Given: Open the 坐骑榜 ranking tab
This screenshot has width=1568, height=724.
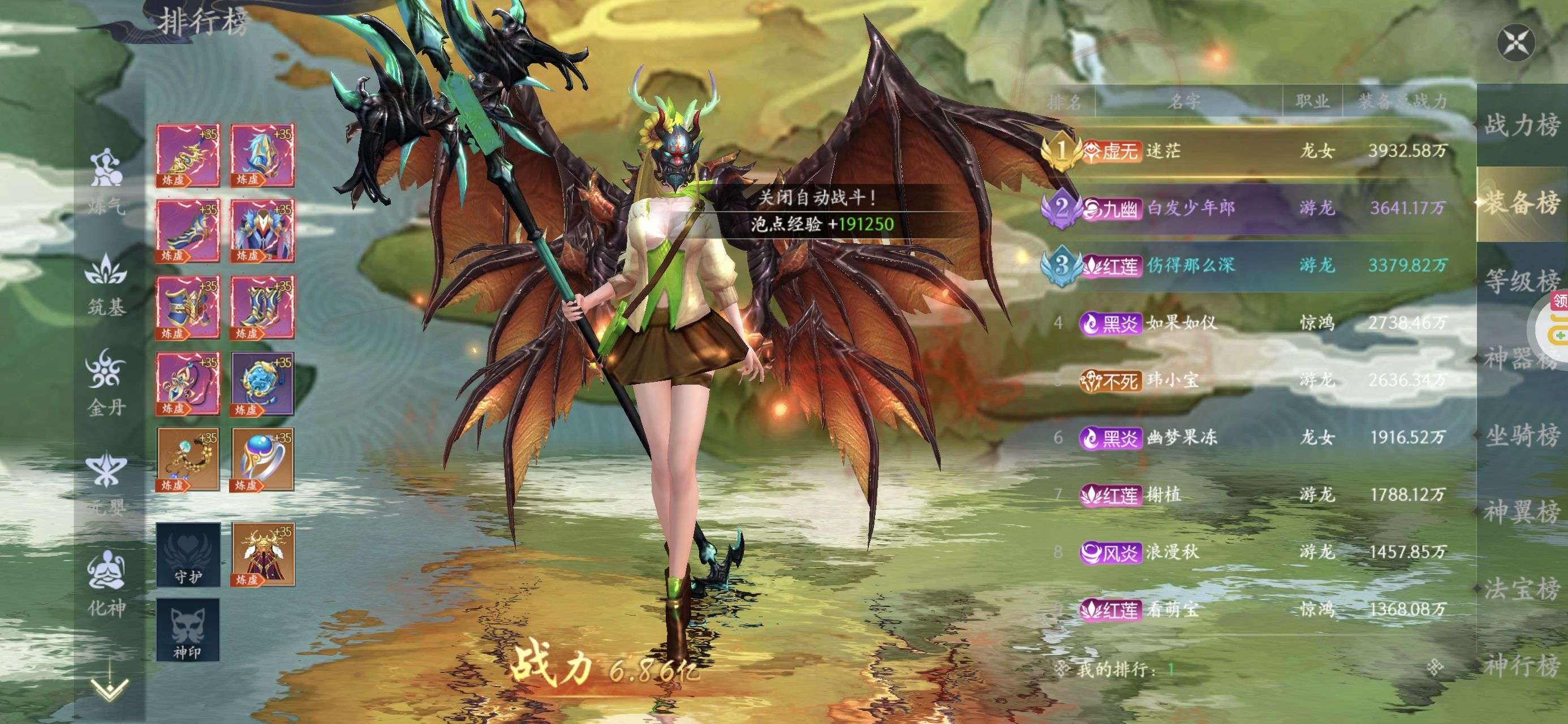Looking at the screenshot, I should (1521, 436).
